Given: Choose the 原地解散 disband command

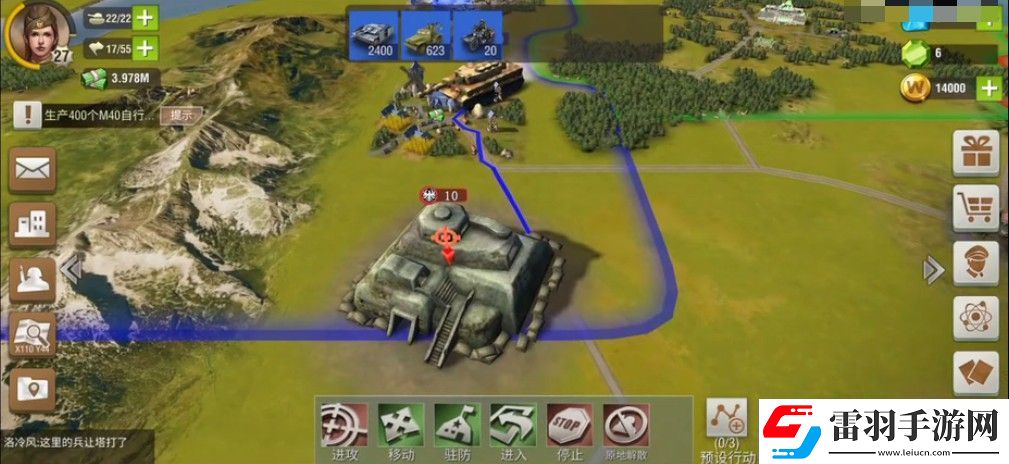Looking at the screenshot, I should [x=626, y=428].
